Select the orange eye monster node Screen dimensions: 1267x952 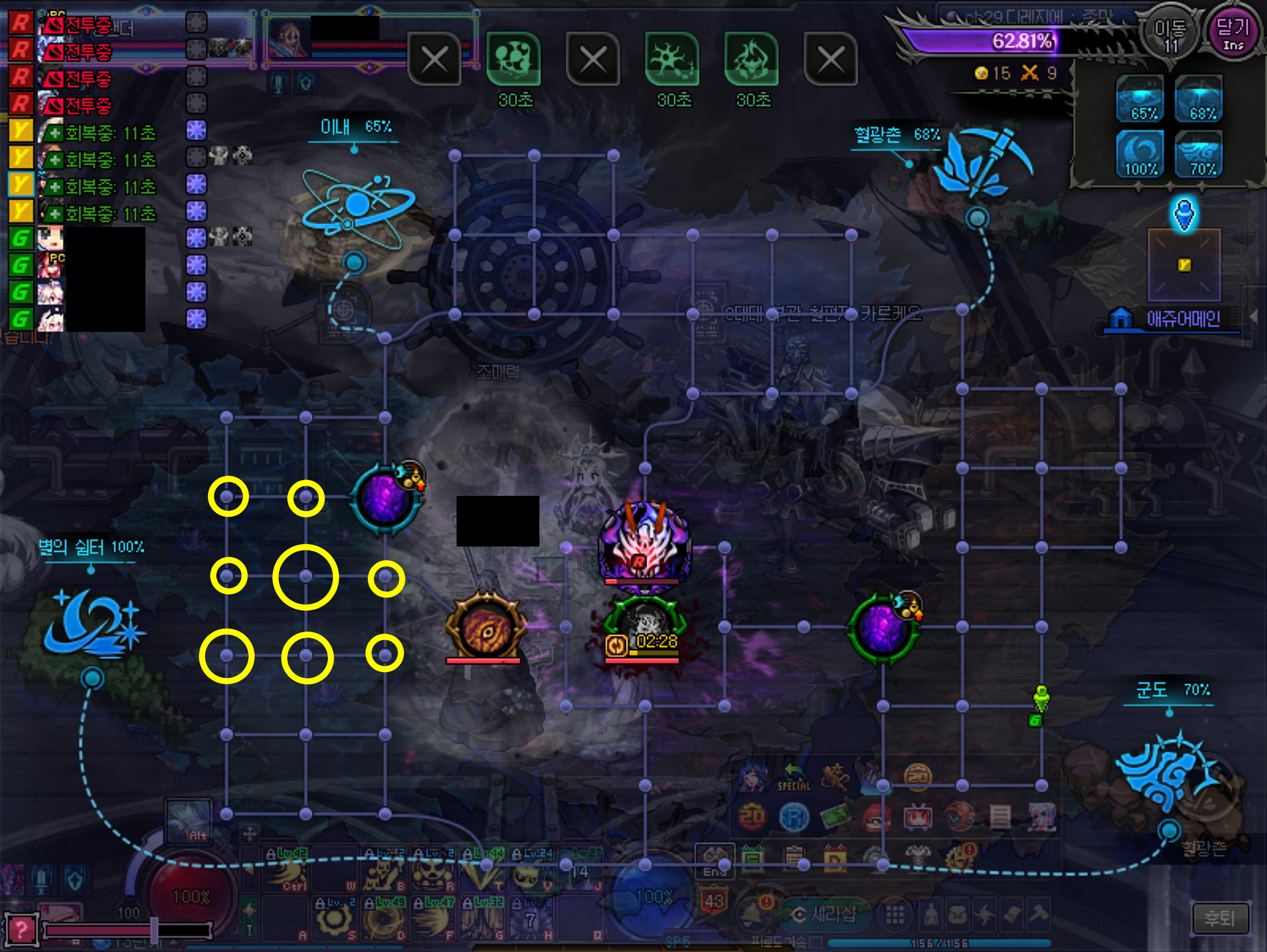coord(485,628)
